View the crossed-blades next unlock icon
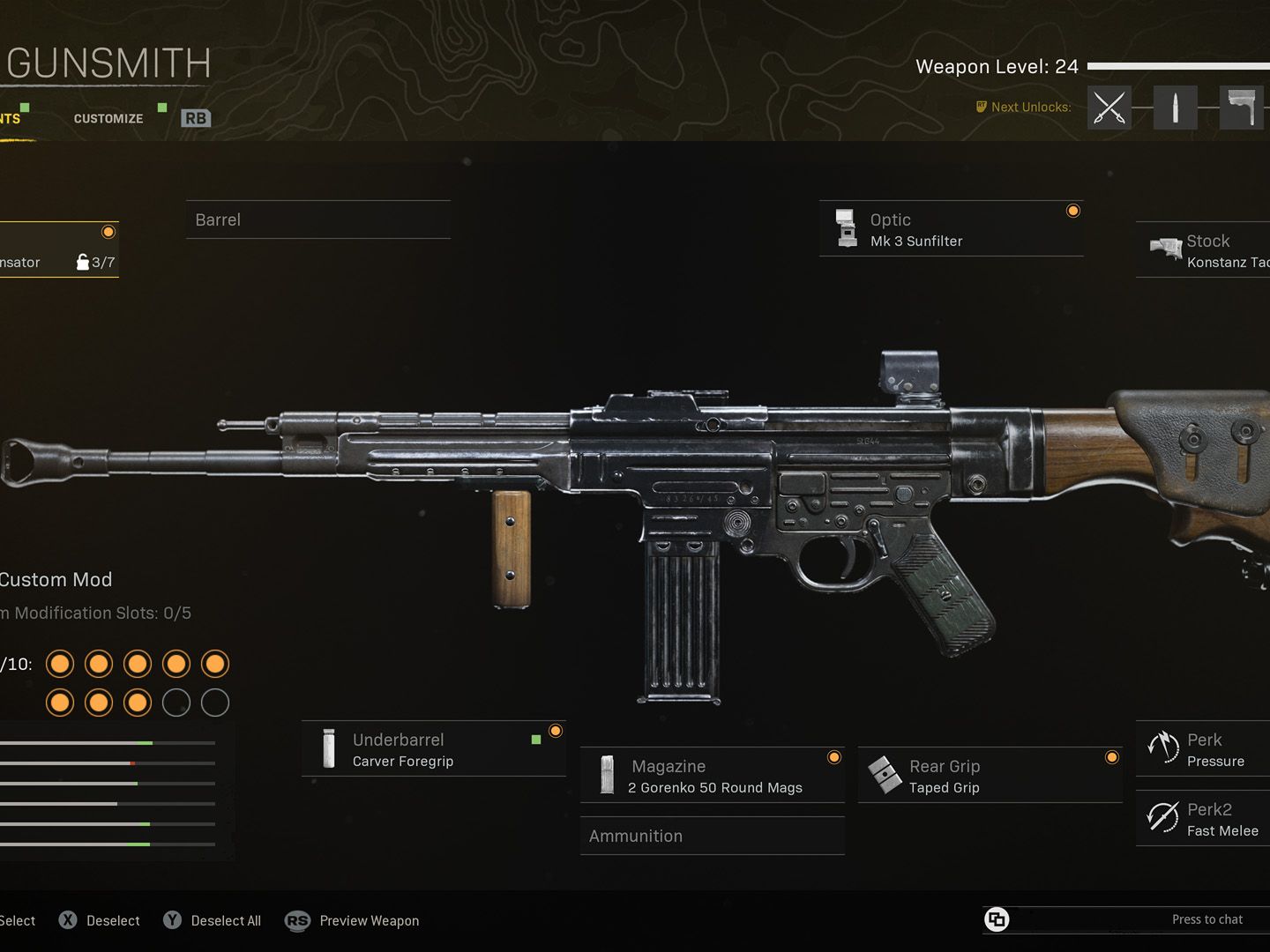This screenshot has width=1270, height=952. pos(1109,108)
